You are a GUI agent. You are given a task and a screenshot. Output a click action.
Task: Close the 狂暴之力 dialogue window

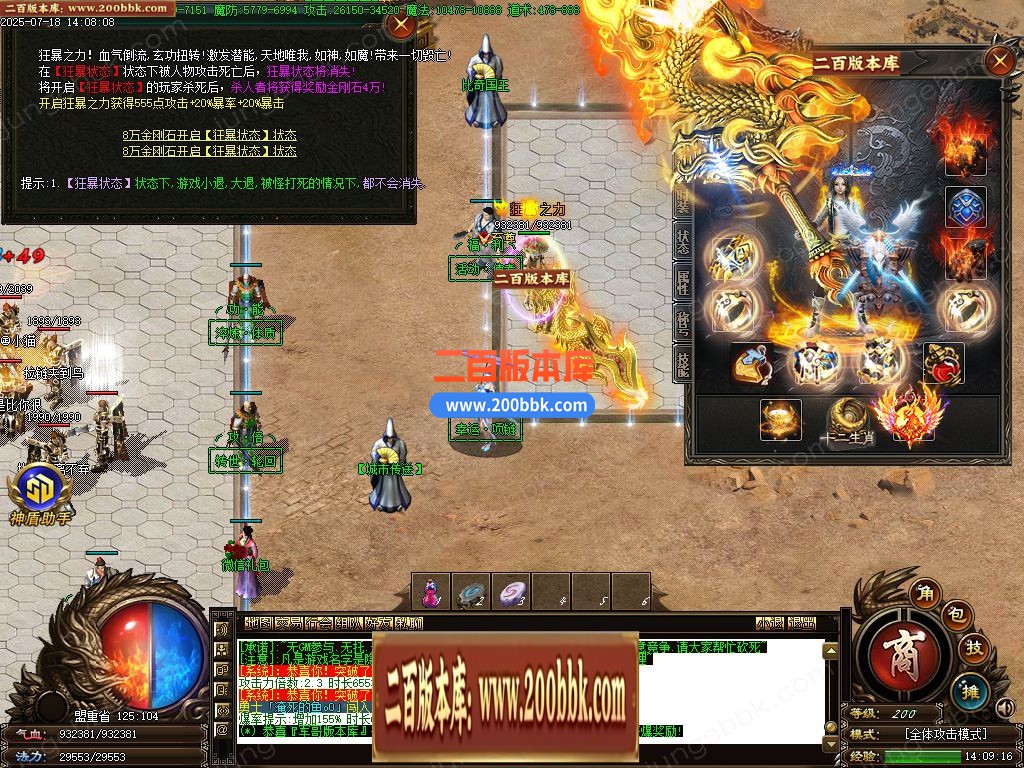pyautogui.click(x=400, y=25)
